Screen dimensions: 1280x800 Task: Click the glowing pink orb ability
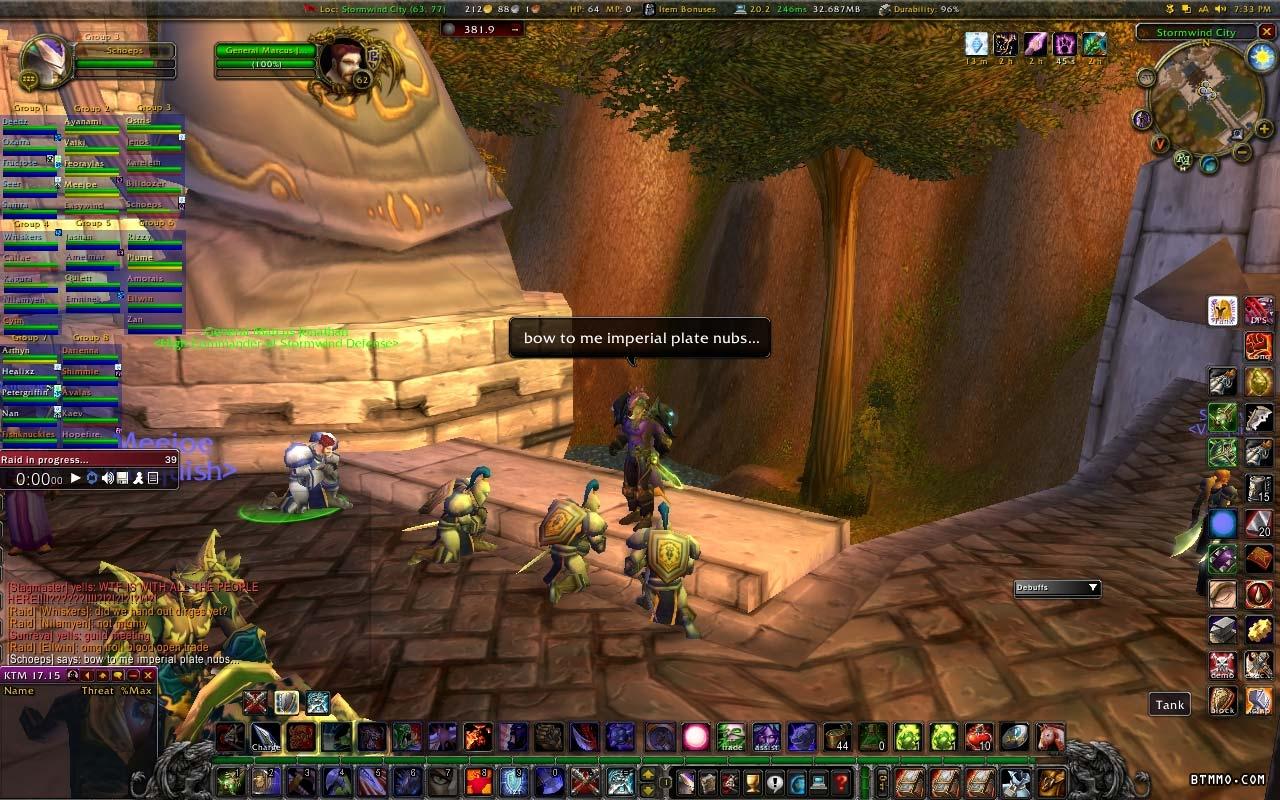click(695, 738)
